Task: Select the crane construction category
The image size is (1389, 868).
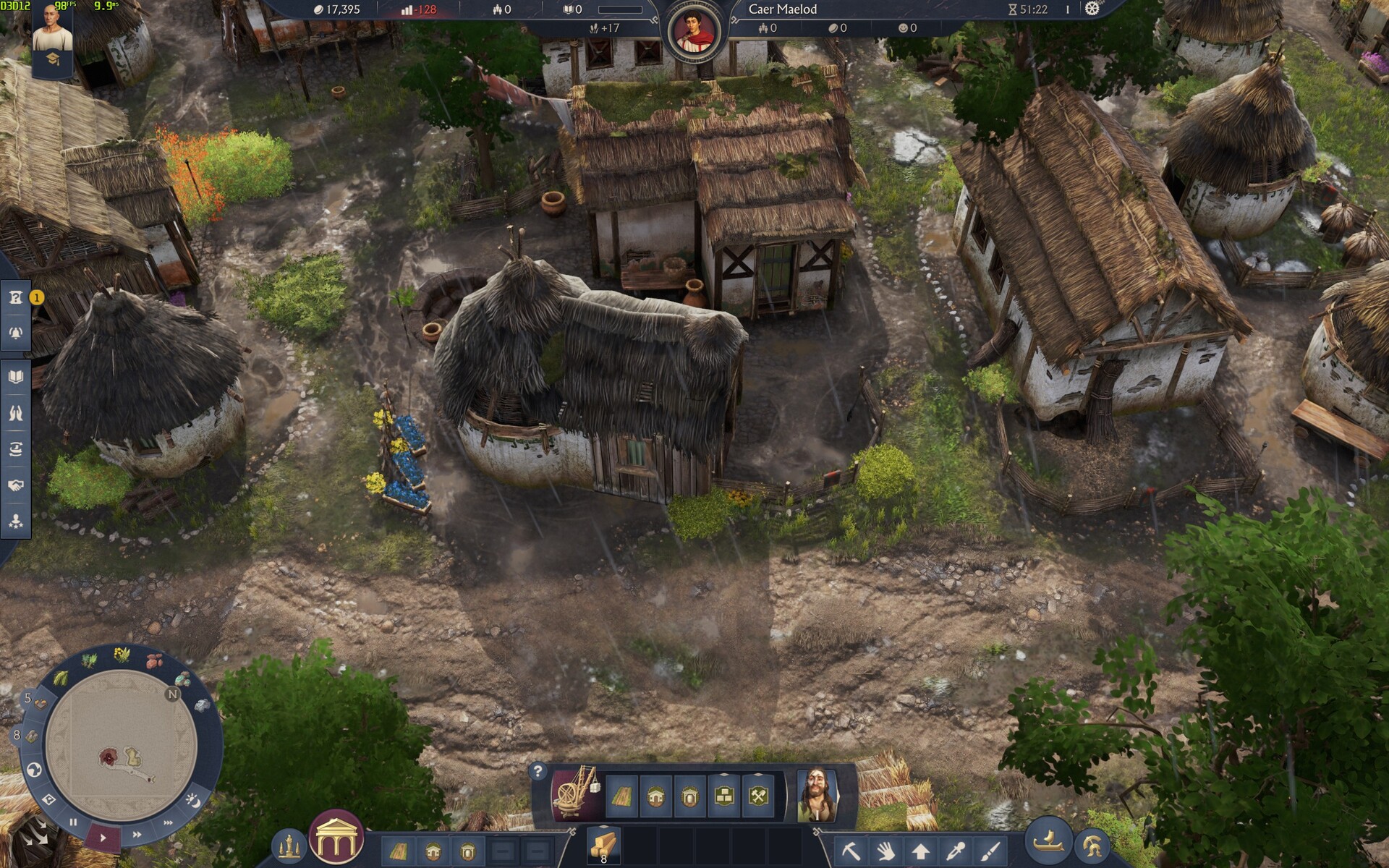Action: point(576,794)
